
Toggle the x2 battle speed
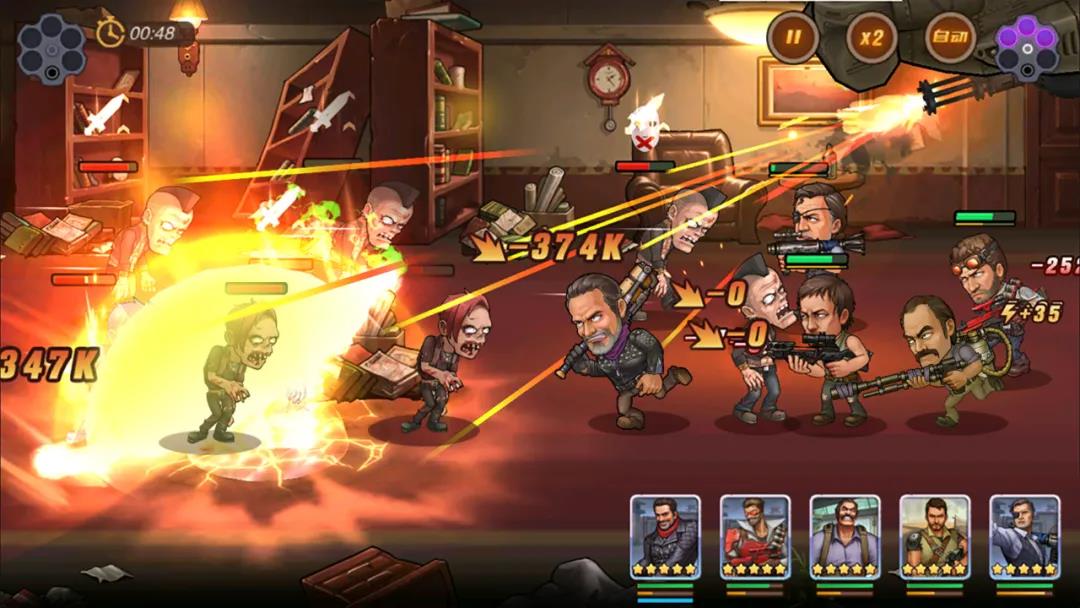coord(872,39)
